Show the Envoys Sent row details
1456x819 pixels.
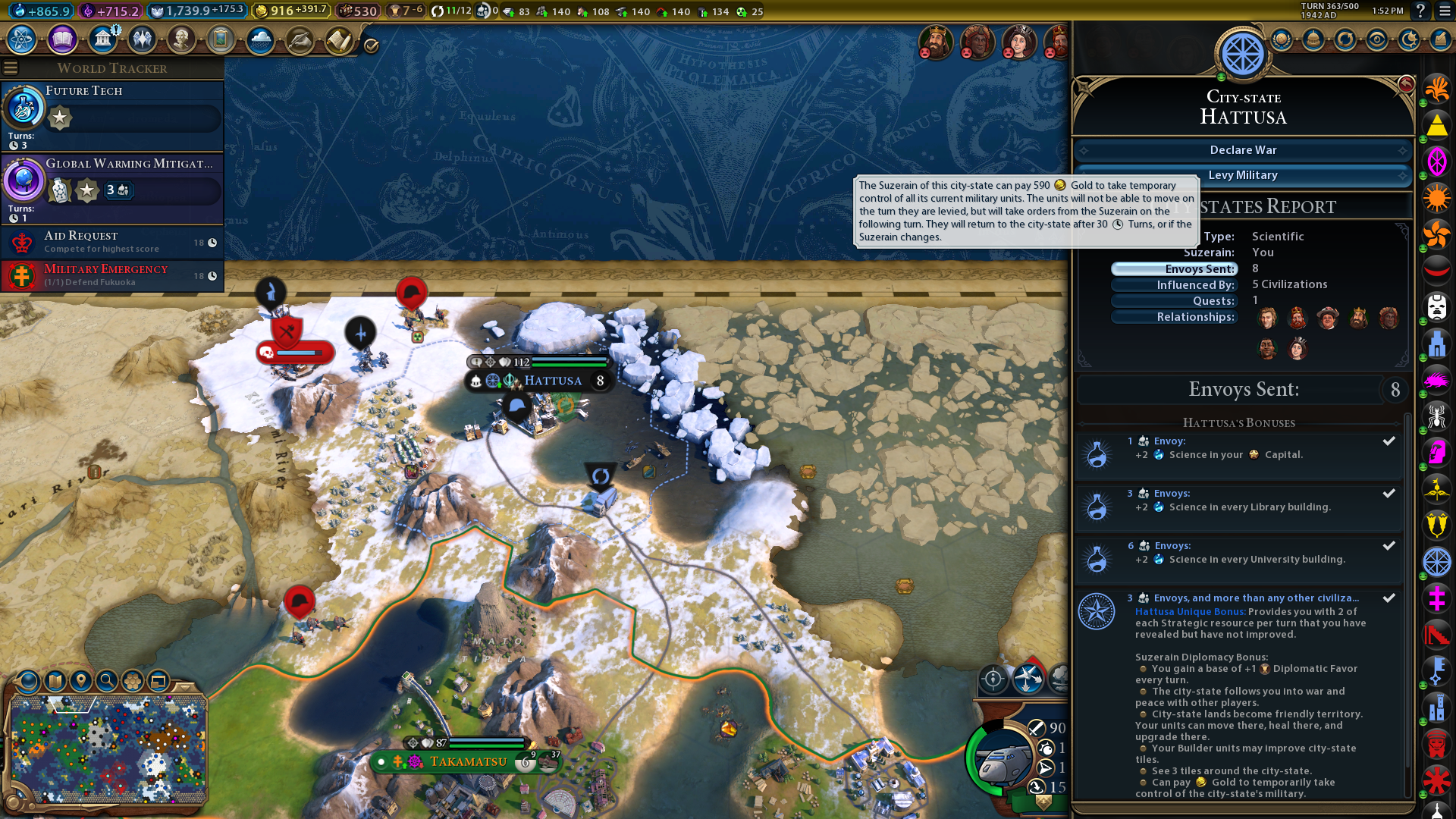(x=1174, y=269)
